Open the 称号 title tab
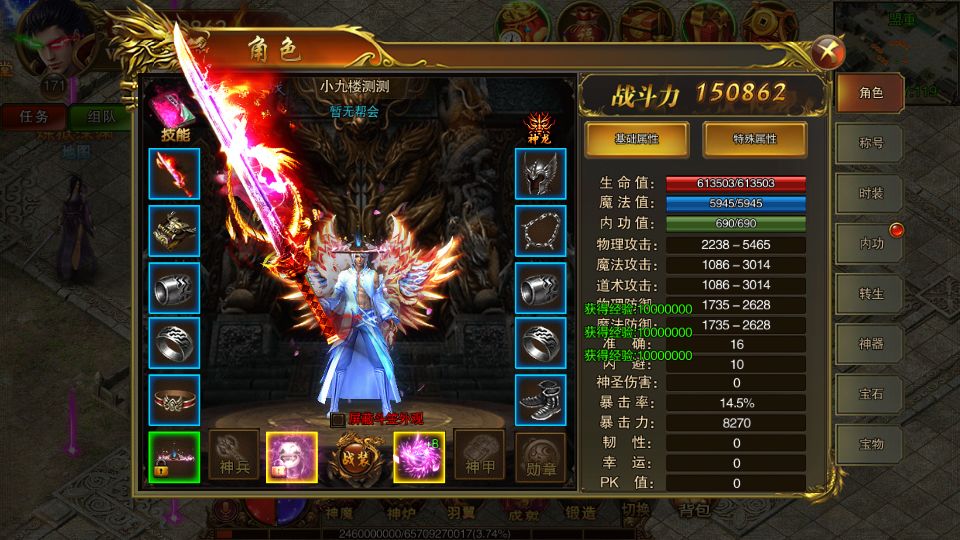The height and width of the screenshot is (540, 960). coord(870,143)
